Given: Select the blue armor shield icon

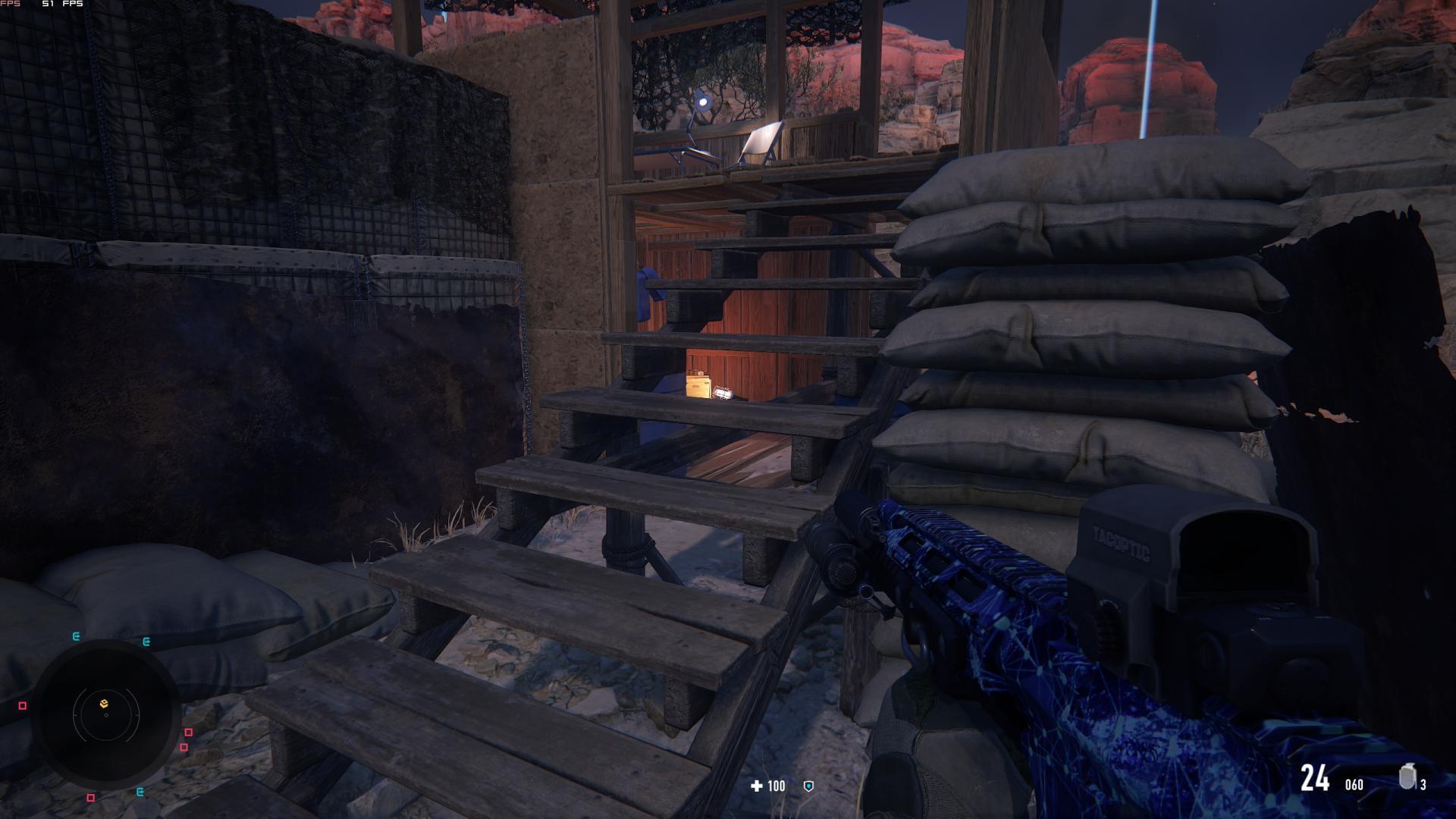Looking at the screenshot, I should coord(808,786).
